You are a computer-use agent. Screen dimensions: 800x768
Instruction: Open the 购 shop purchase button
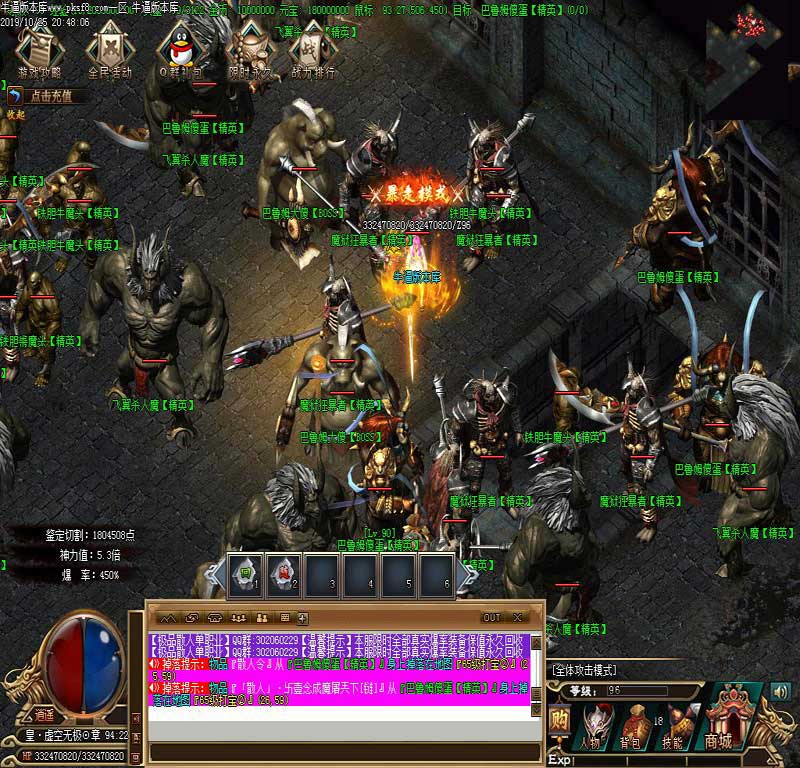(560, 720)
